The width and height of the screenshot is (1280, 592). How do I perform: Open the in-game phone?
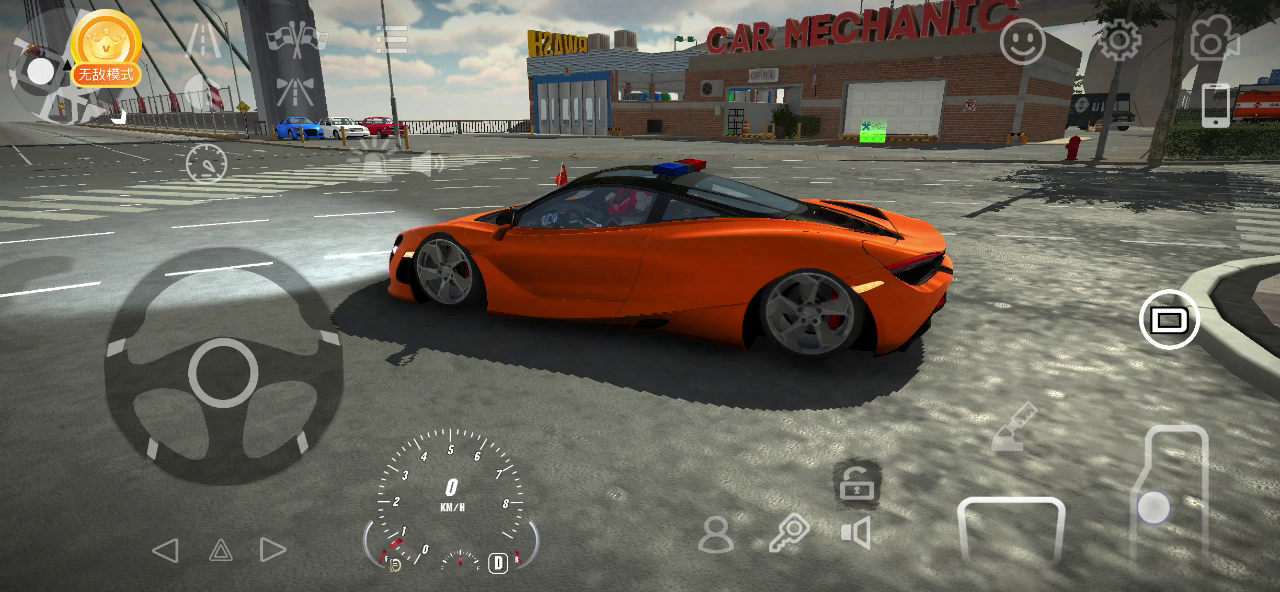pyautogui.click(x=1215, y=104)
